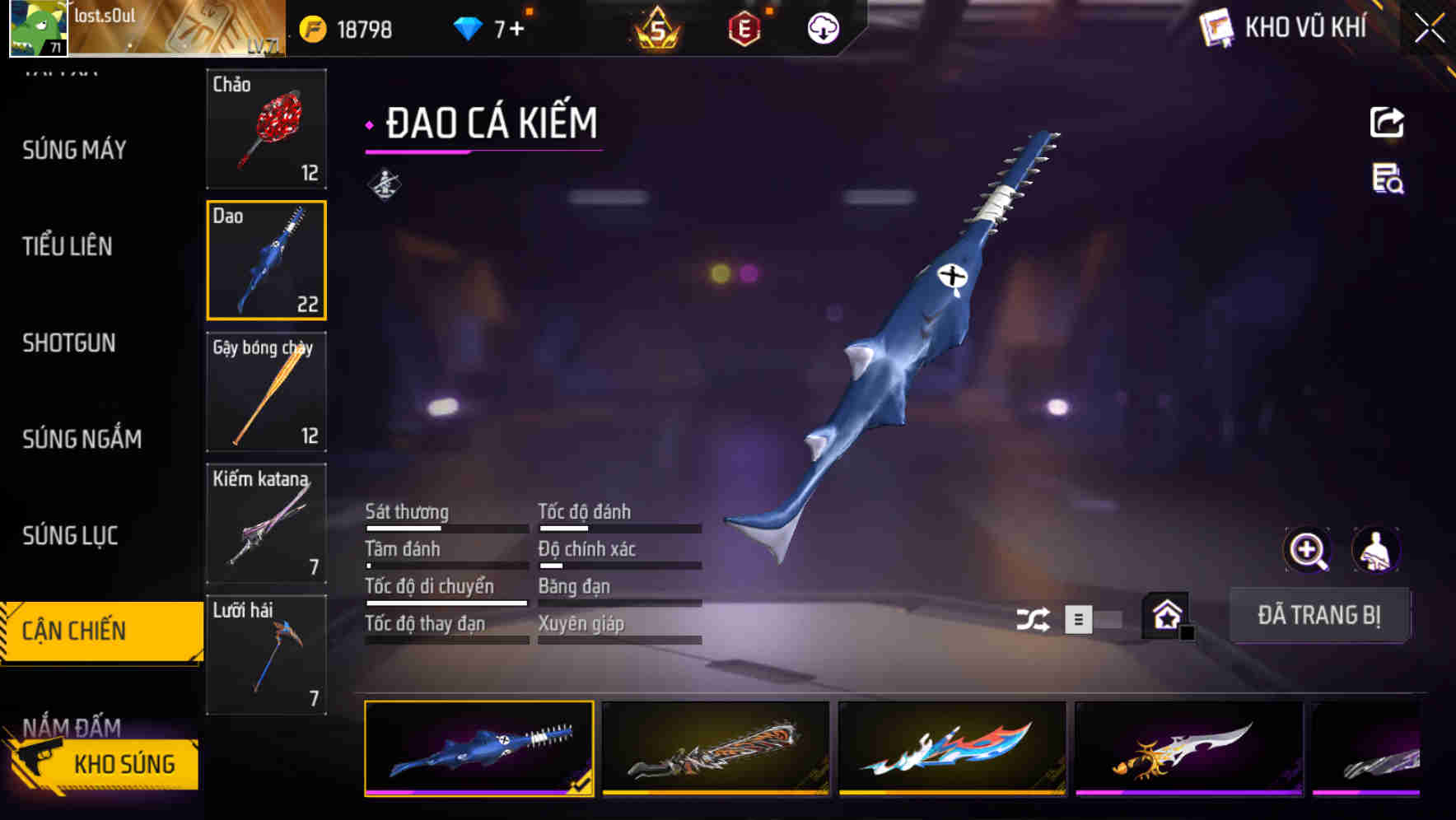Image resolution: width=1456 pixels, height=820 pixels.
Task: Open the Lưỡi hái scythe category
Action: 266,653
